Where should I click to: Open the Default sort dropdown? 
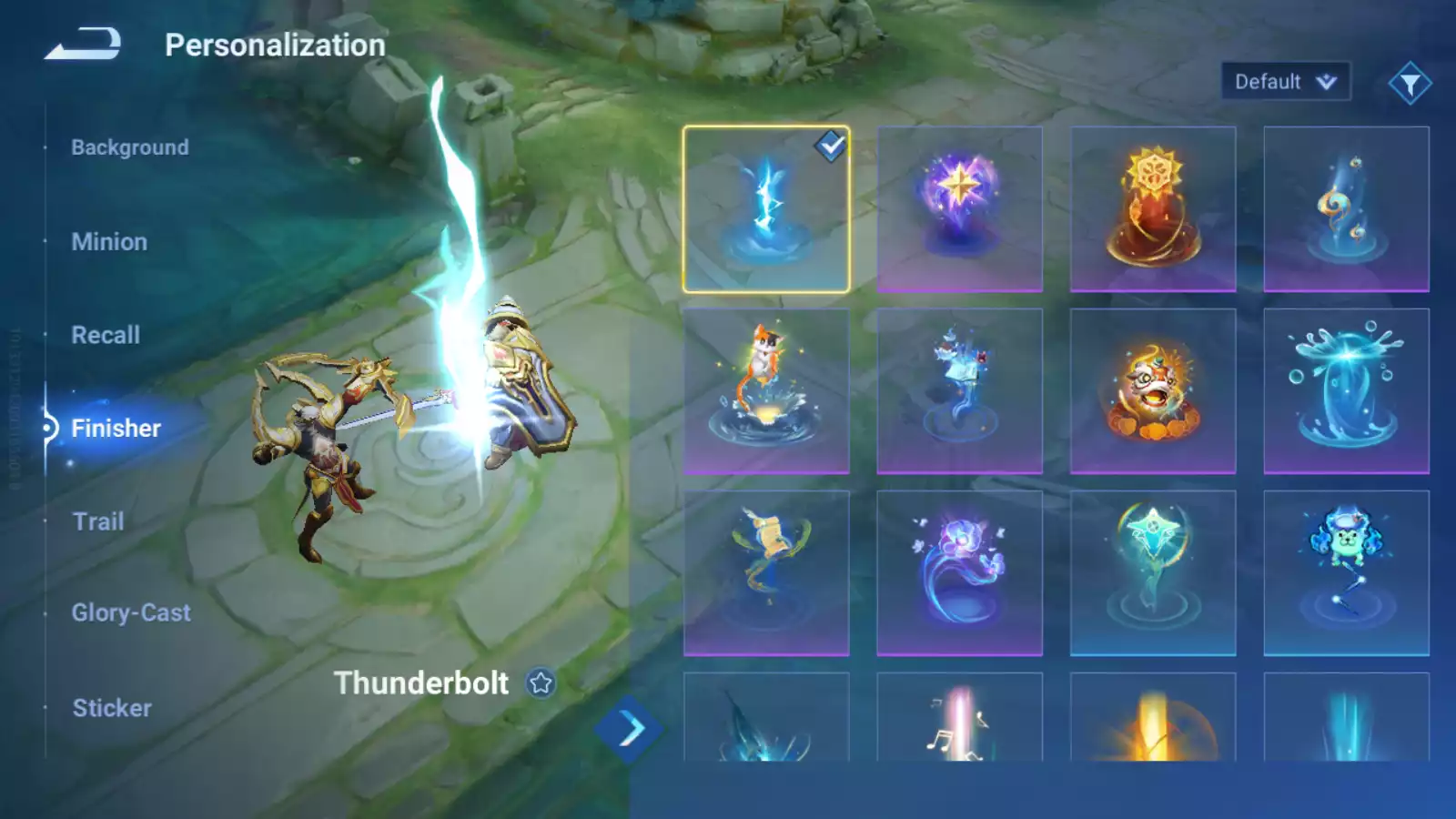click(x=1285, y=82)
